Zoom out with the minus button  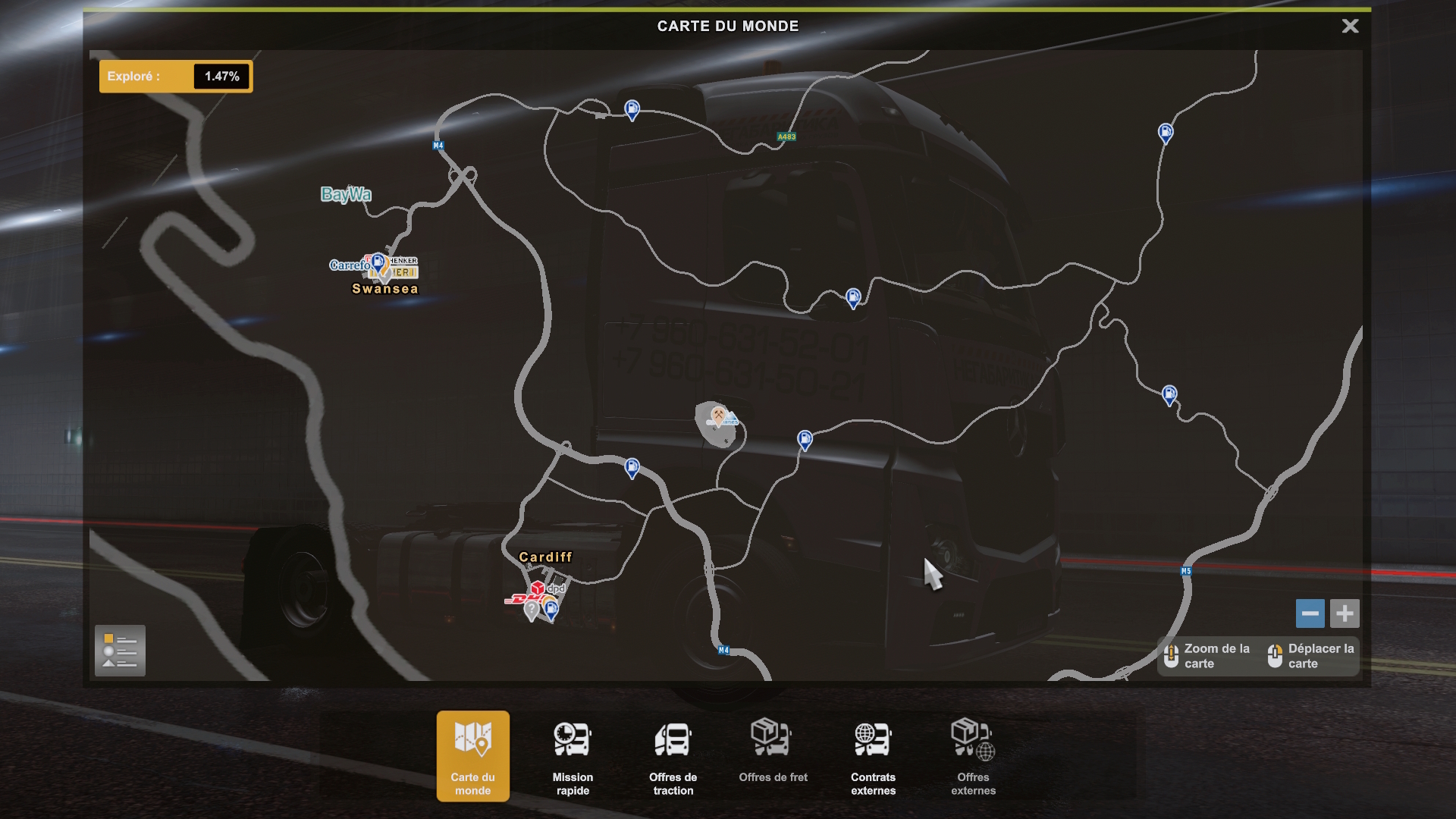pos(1310,613)
